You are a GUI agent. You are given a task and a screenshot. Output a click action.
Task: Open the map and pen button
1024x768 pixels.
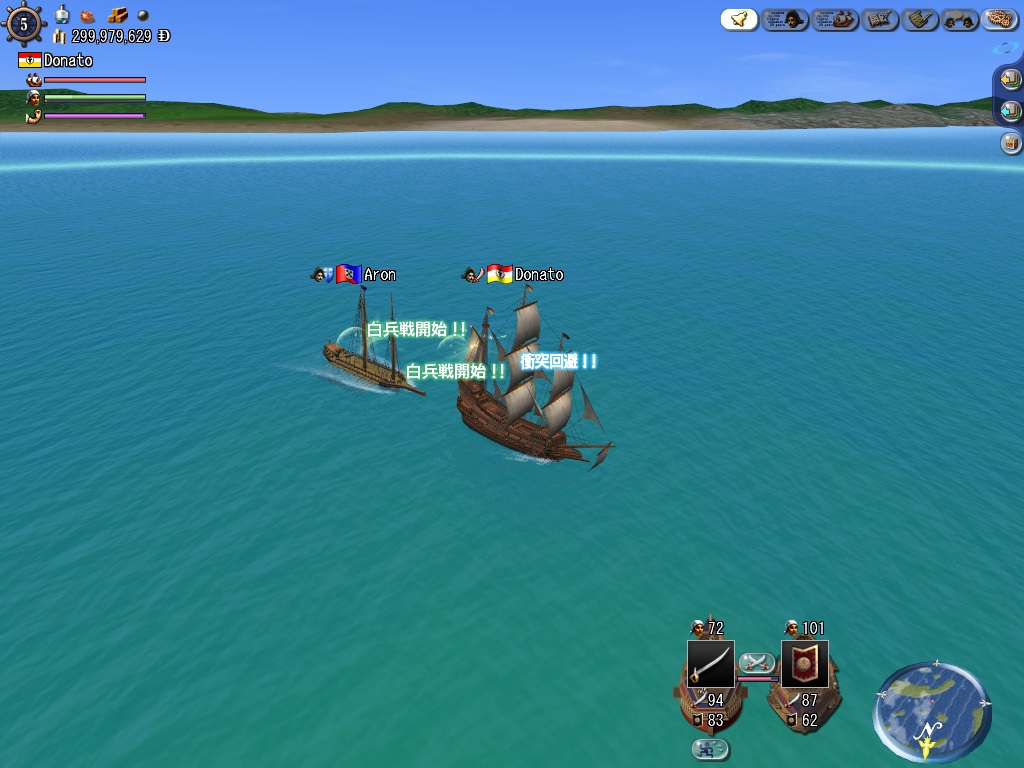pos(881,19)
